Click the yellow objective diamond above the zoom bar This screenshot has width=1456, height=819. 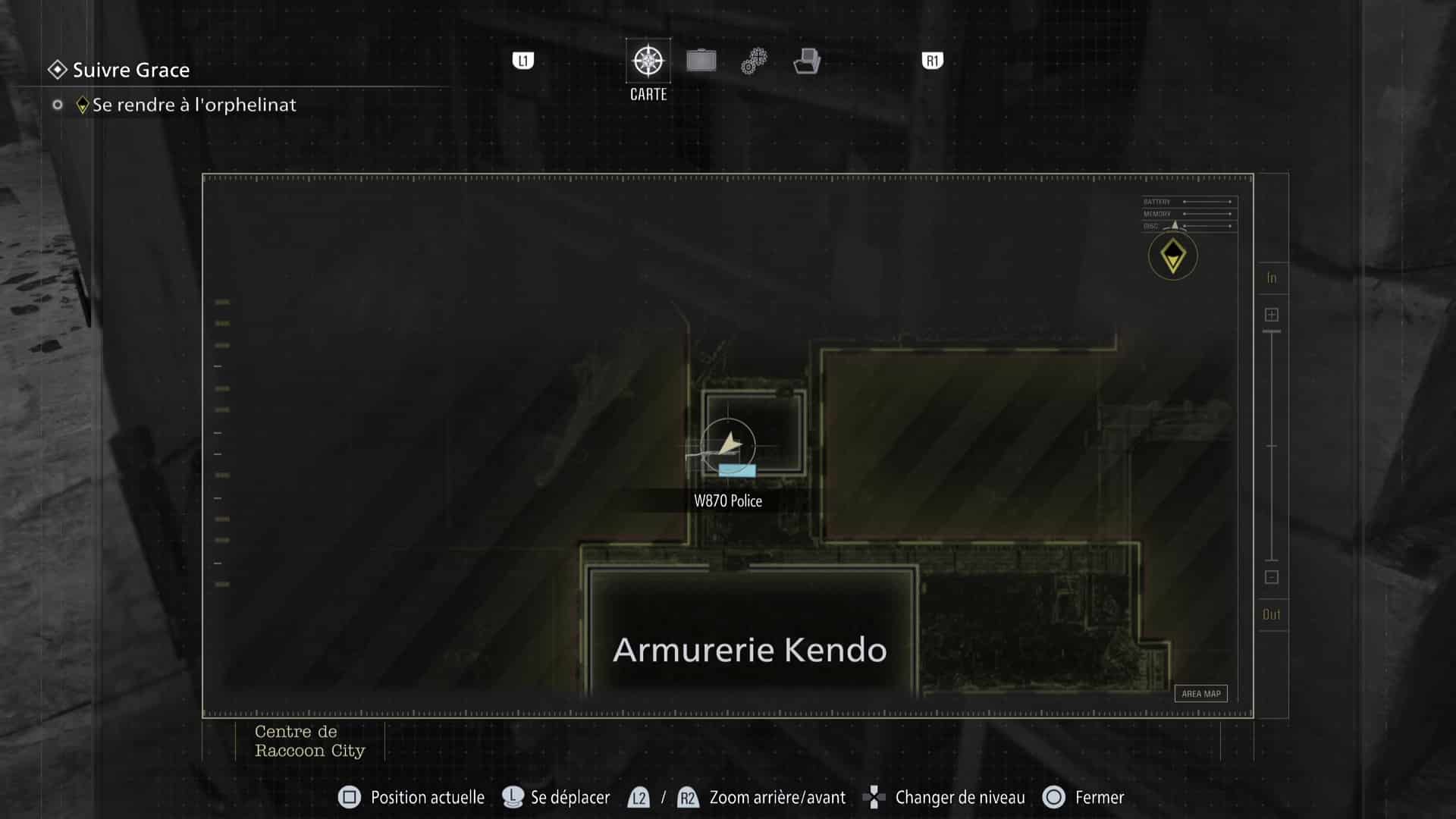point(1172,256)
